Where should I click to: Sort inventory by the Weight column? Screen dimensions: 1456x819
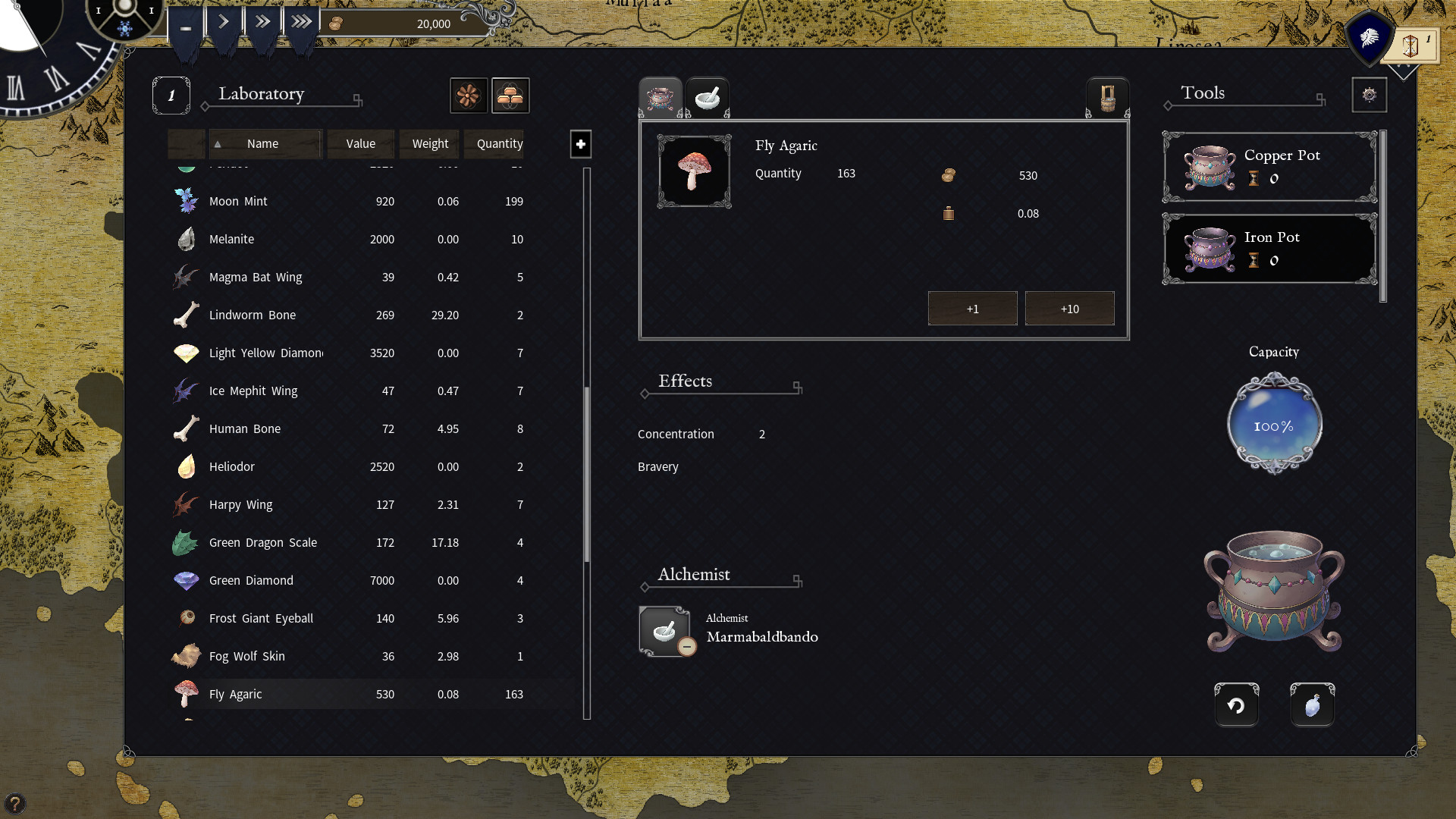(429, 143)
